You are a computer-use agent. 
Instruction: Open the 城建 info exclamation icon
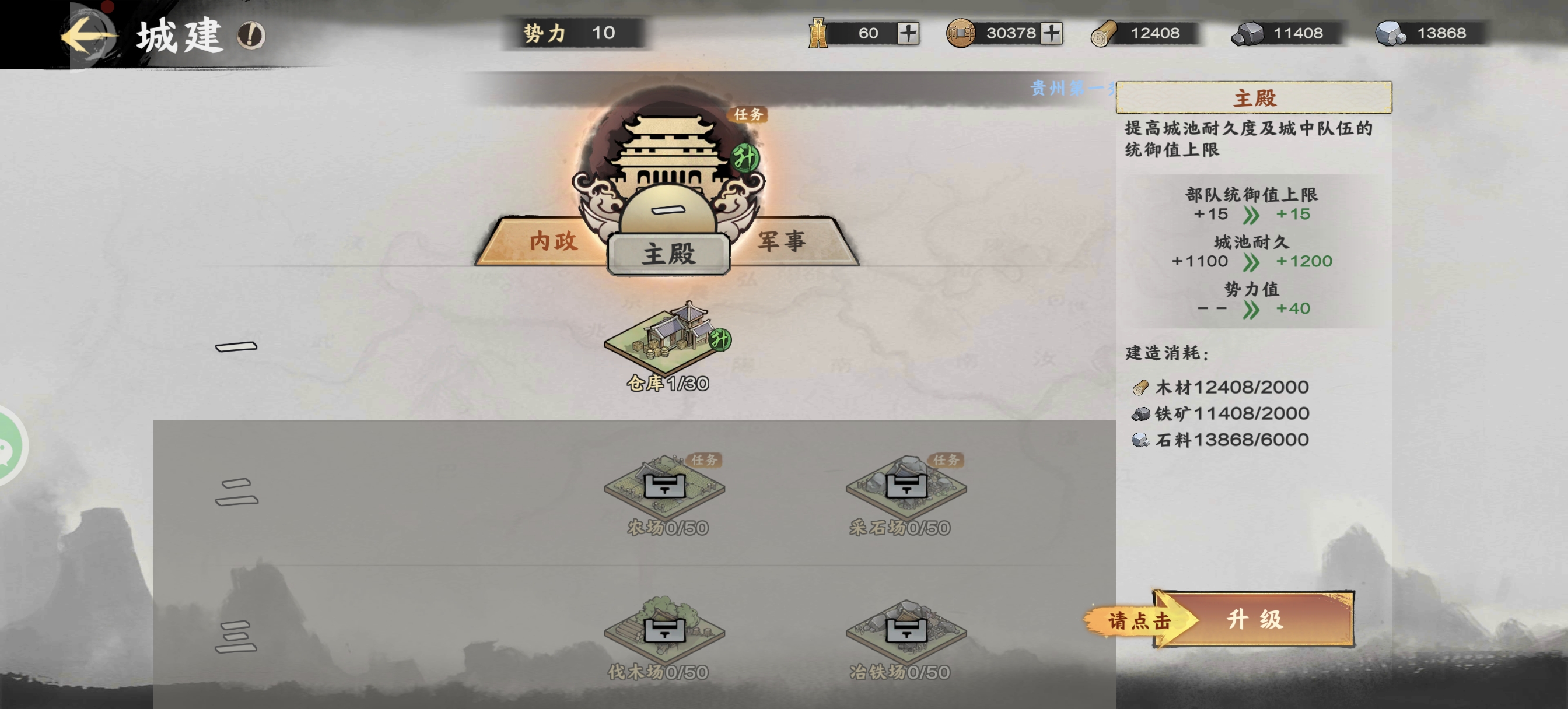(x=251, y=36)
